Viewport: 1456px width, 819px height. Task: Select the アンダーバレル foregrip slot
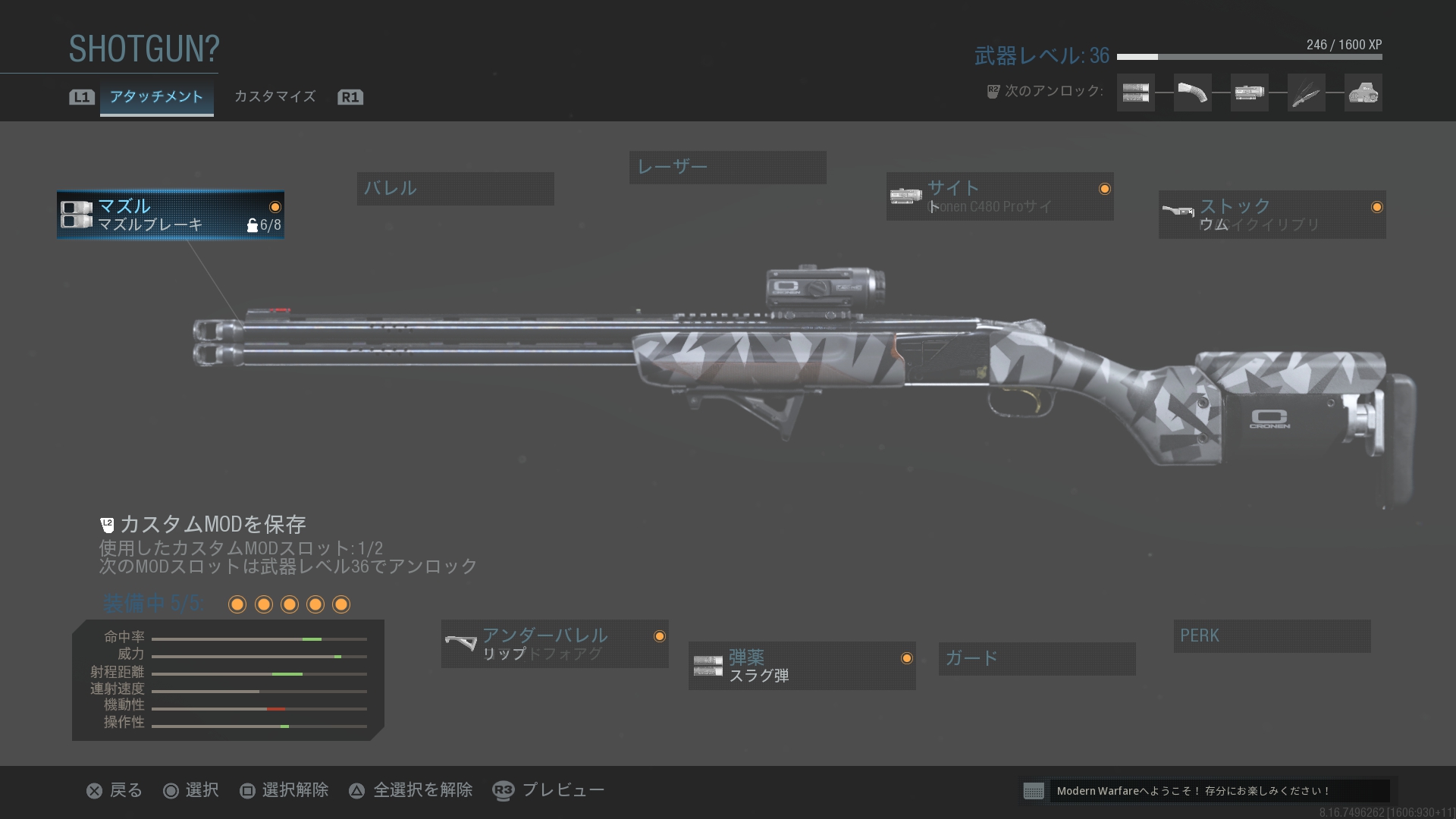pyautogui.click(x=554, y=644)
